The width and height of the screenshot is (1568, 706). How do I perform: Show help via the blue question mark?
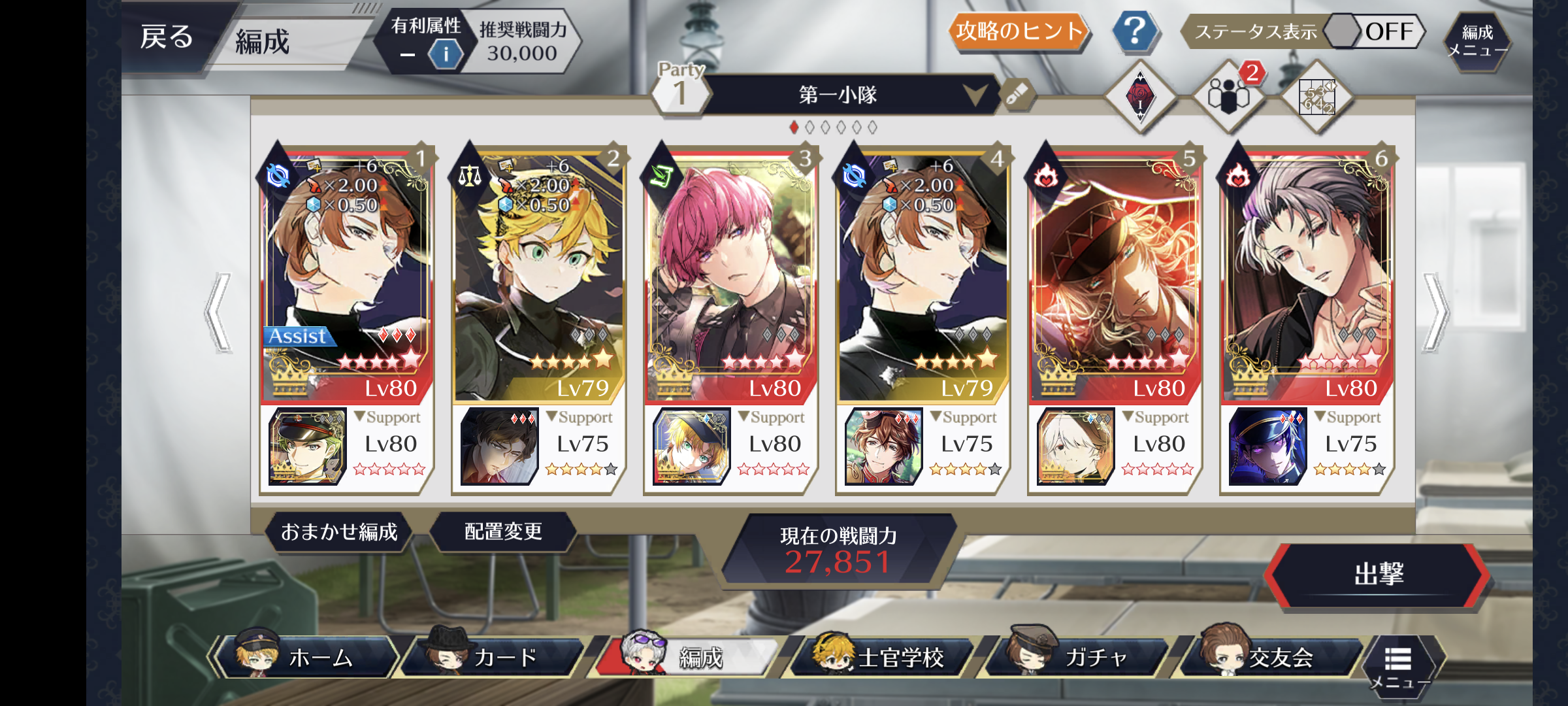click(x=1135, y=31)
